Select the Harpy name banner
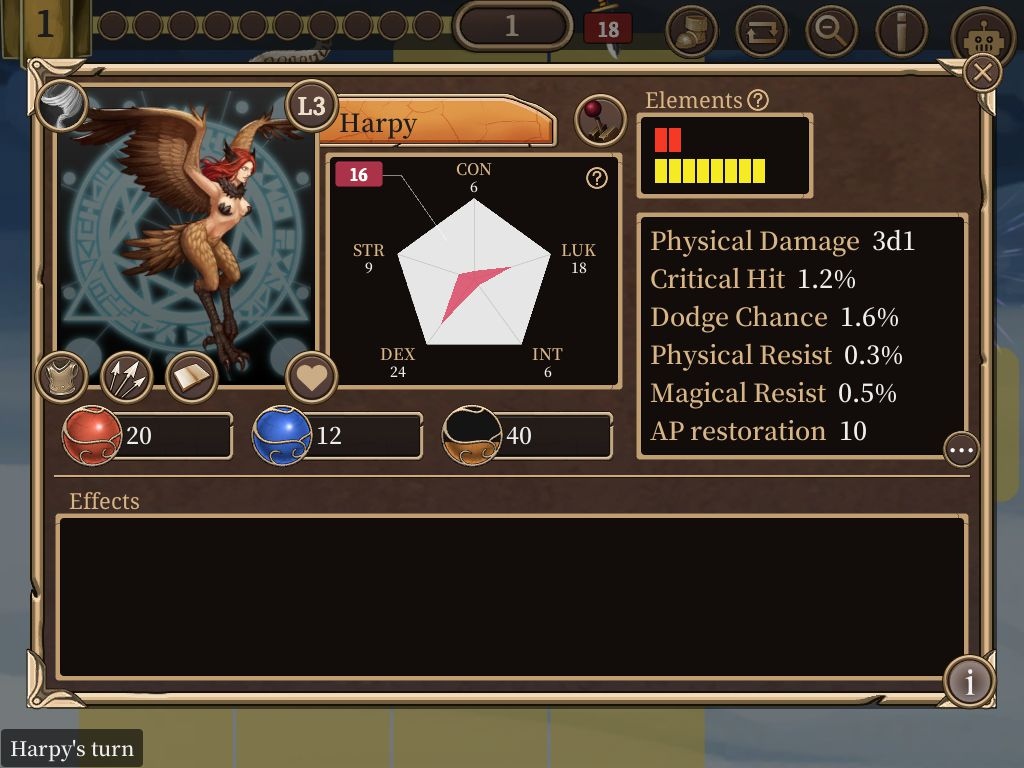Viewport: 1024px width, 768px height. 440,123
